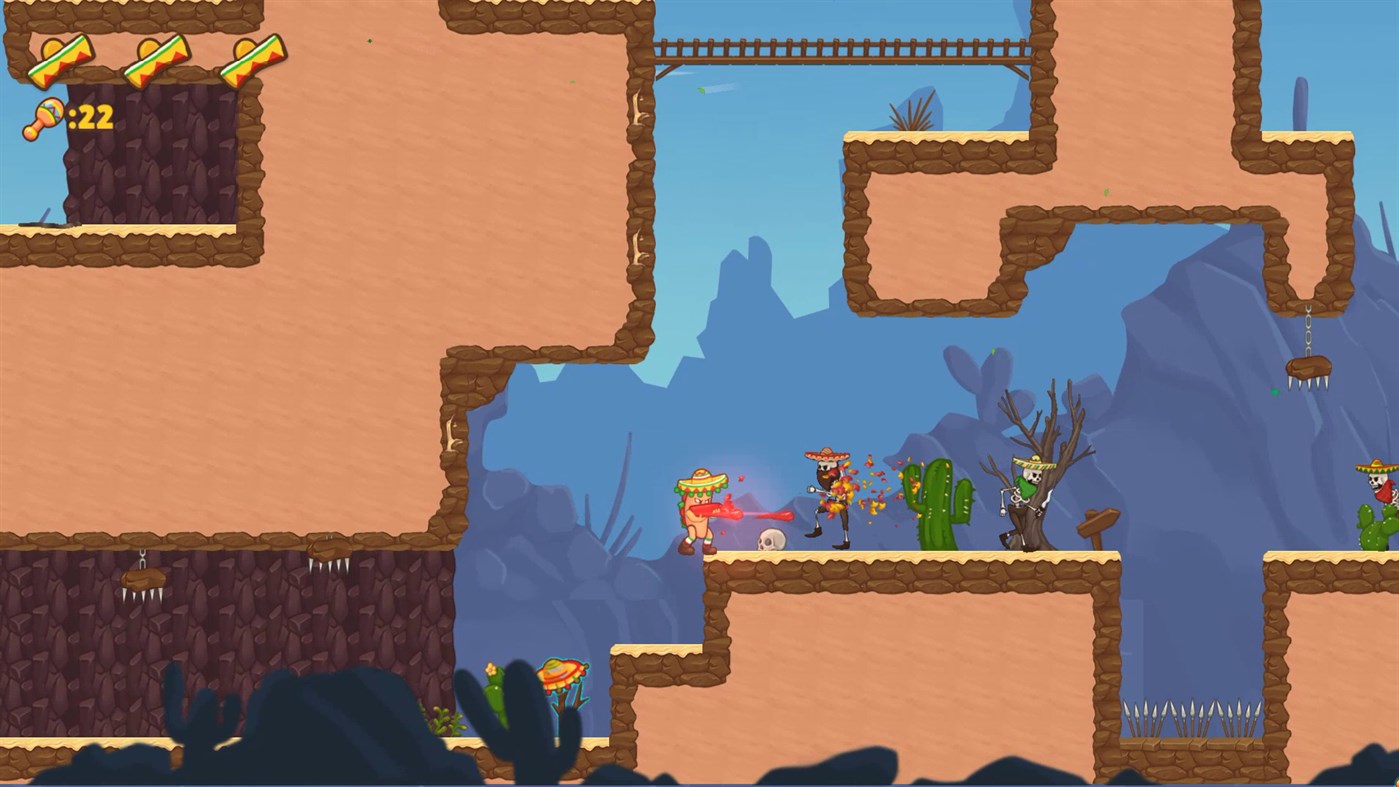Select the skeleton with green bandana near the tree
The width and height of the screenshot is (1399, 787).
coord(1022,500)
